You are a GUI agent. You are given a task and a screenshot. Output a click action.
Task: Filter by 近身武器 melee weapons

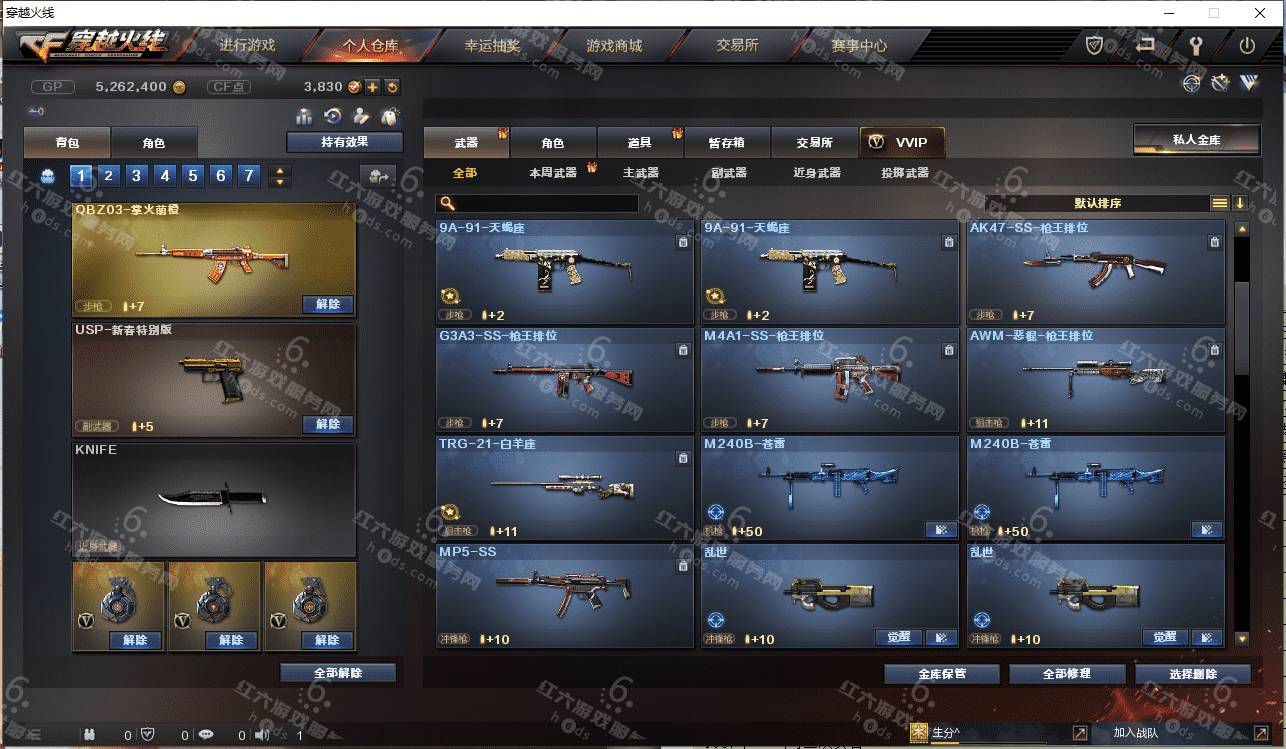pyautogui.click(x=816, y=173)
